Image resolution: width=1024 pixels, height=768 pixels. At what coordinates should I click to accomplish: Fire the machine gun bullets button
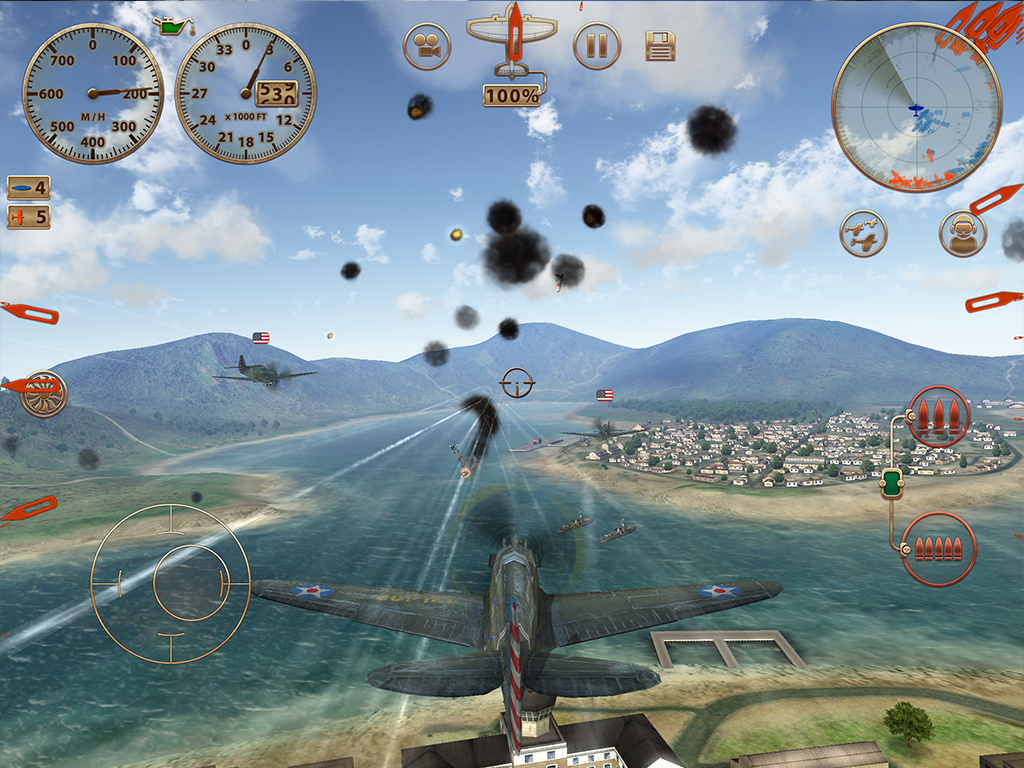click(x=938, y=548)
